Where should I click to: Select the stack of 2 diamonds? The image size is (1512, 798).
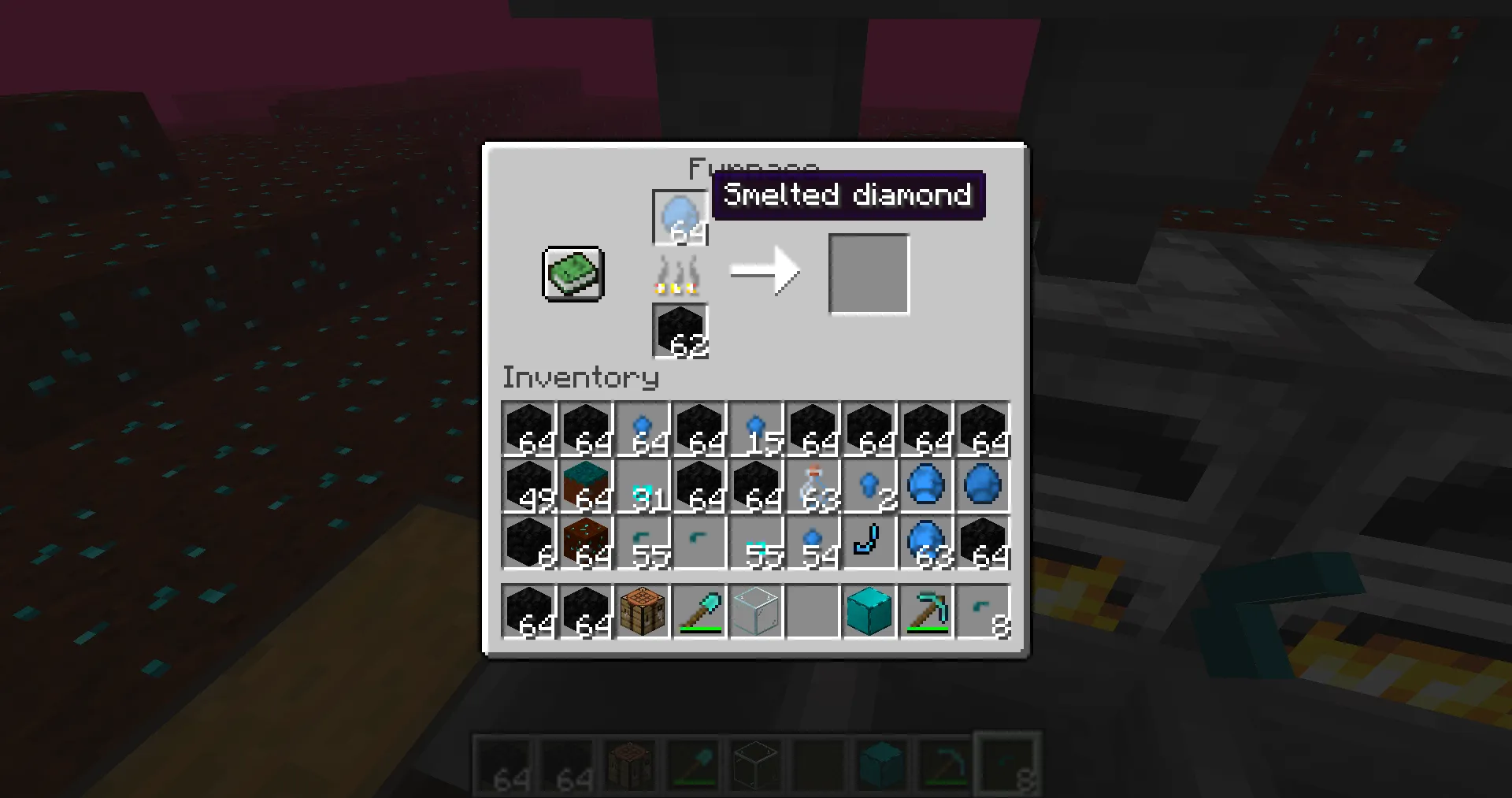point(869,484)
